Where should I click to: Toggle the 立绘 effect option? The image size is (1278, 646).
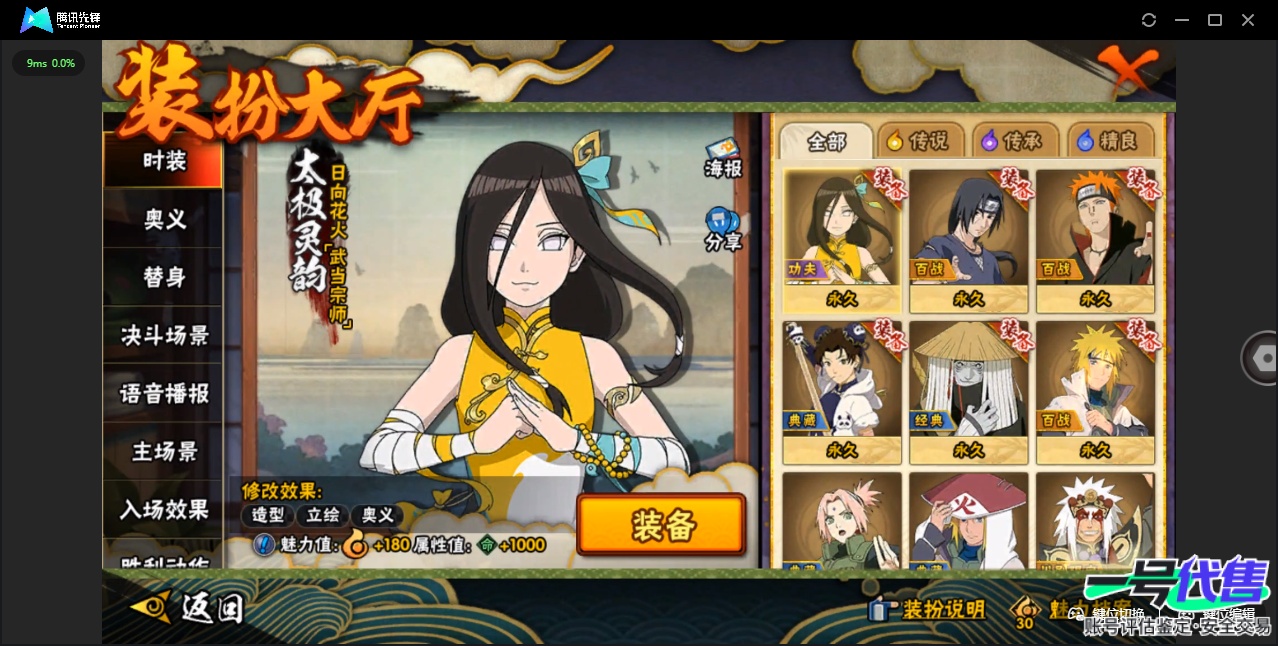(322, 515)
